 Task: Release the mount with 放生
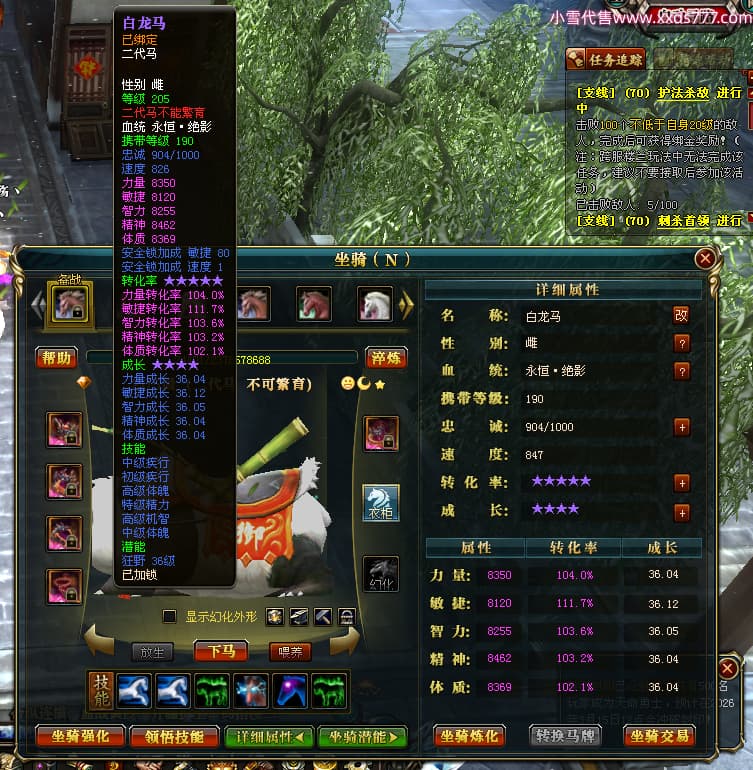pos(153,651)
